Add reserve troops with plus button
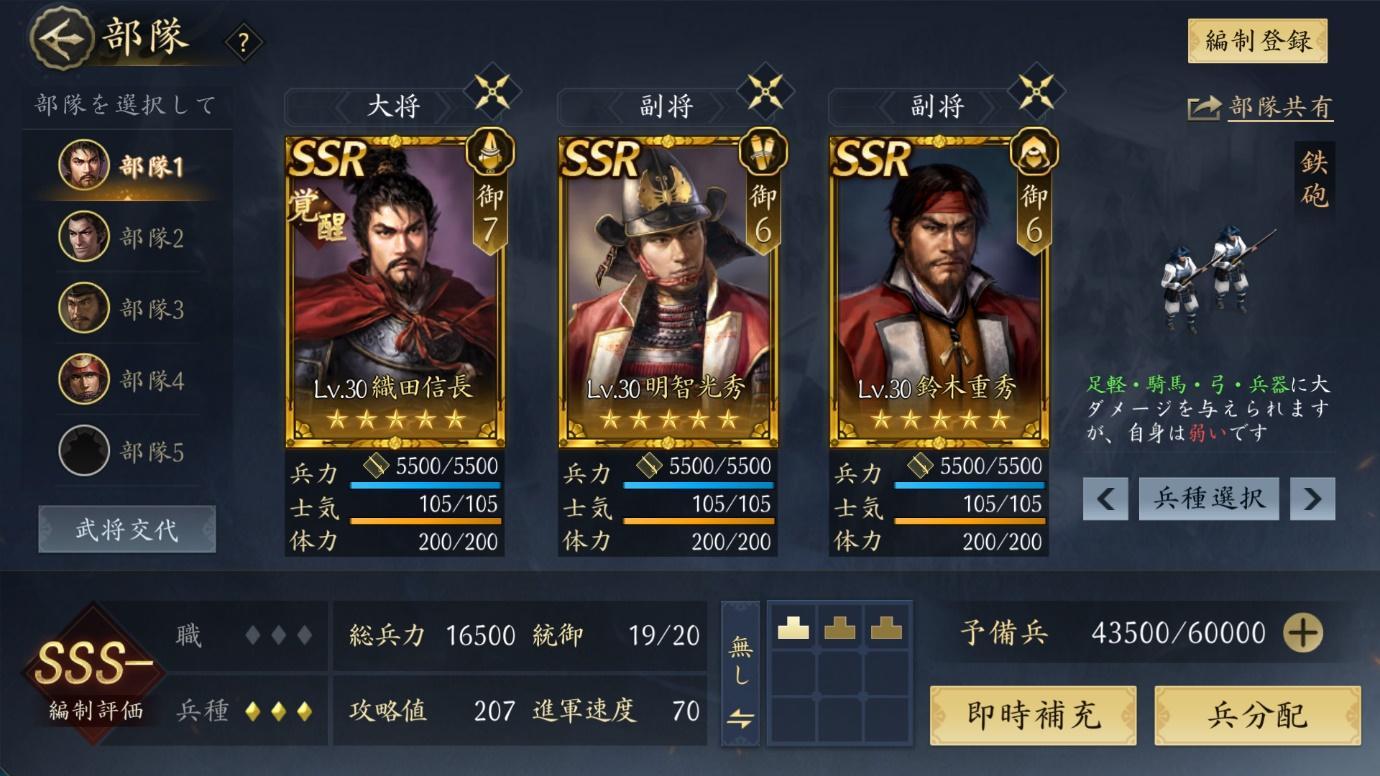This screenshot has height=776, width=1380. pyautogui.click(x=1302, y=633)
